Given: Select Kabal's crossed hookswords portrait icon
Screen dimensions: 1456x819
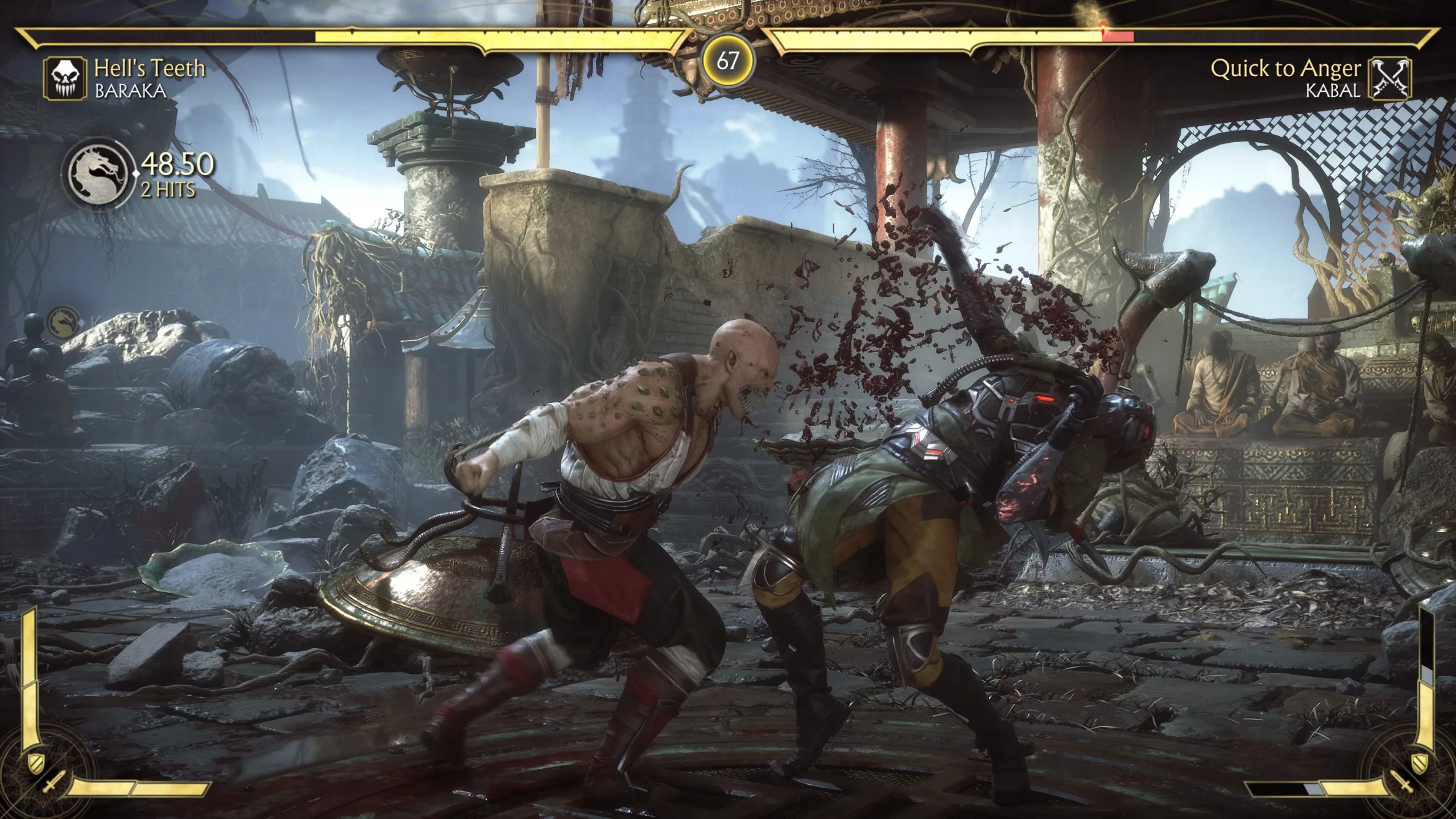Looking at the screenshot, I should (x=1390, y=78).
